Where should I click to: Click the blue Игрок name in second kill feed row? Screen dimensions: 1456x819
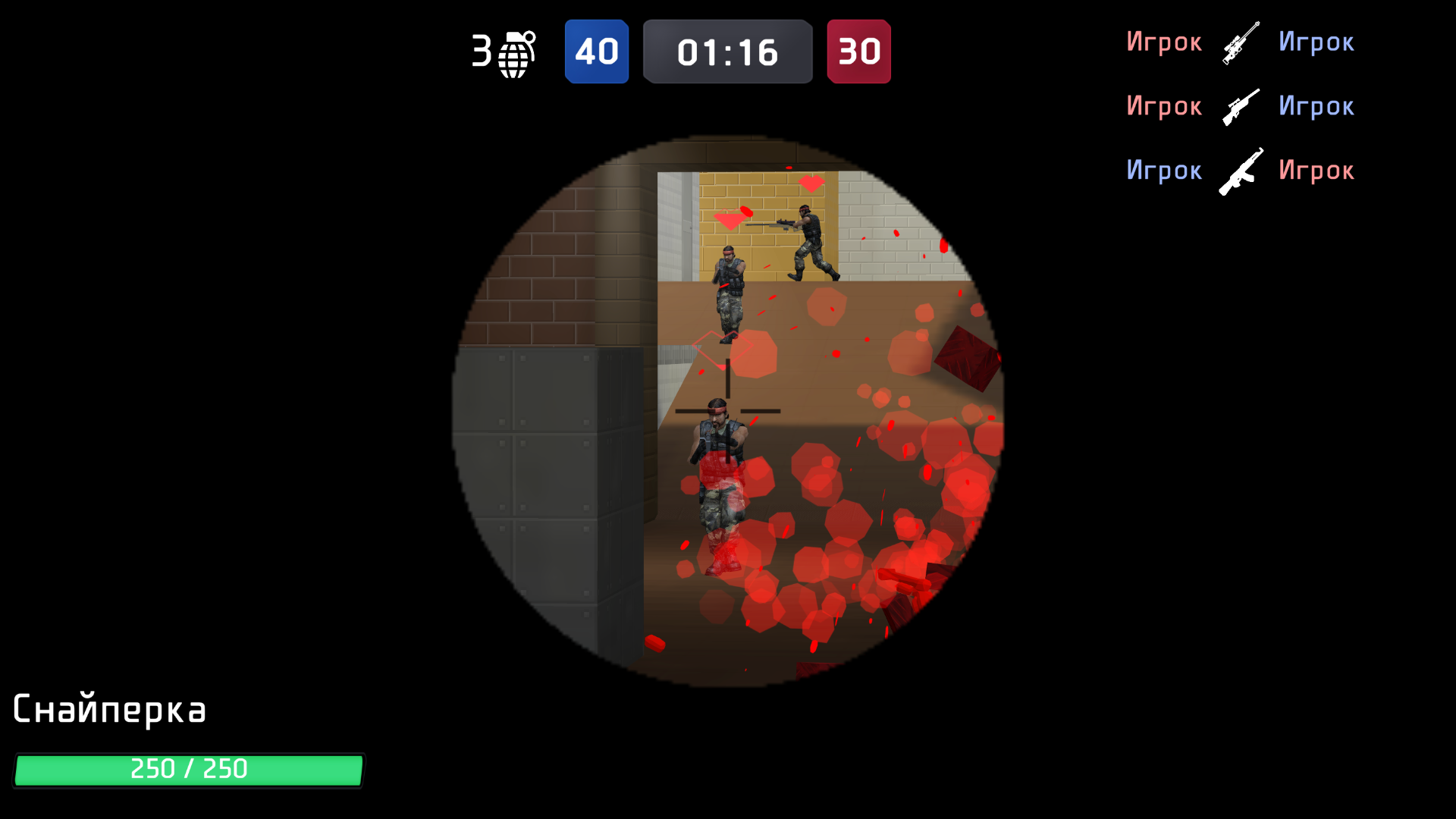1317,106
